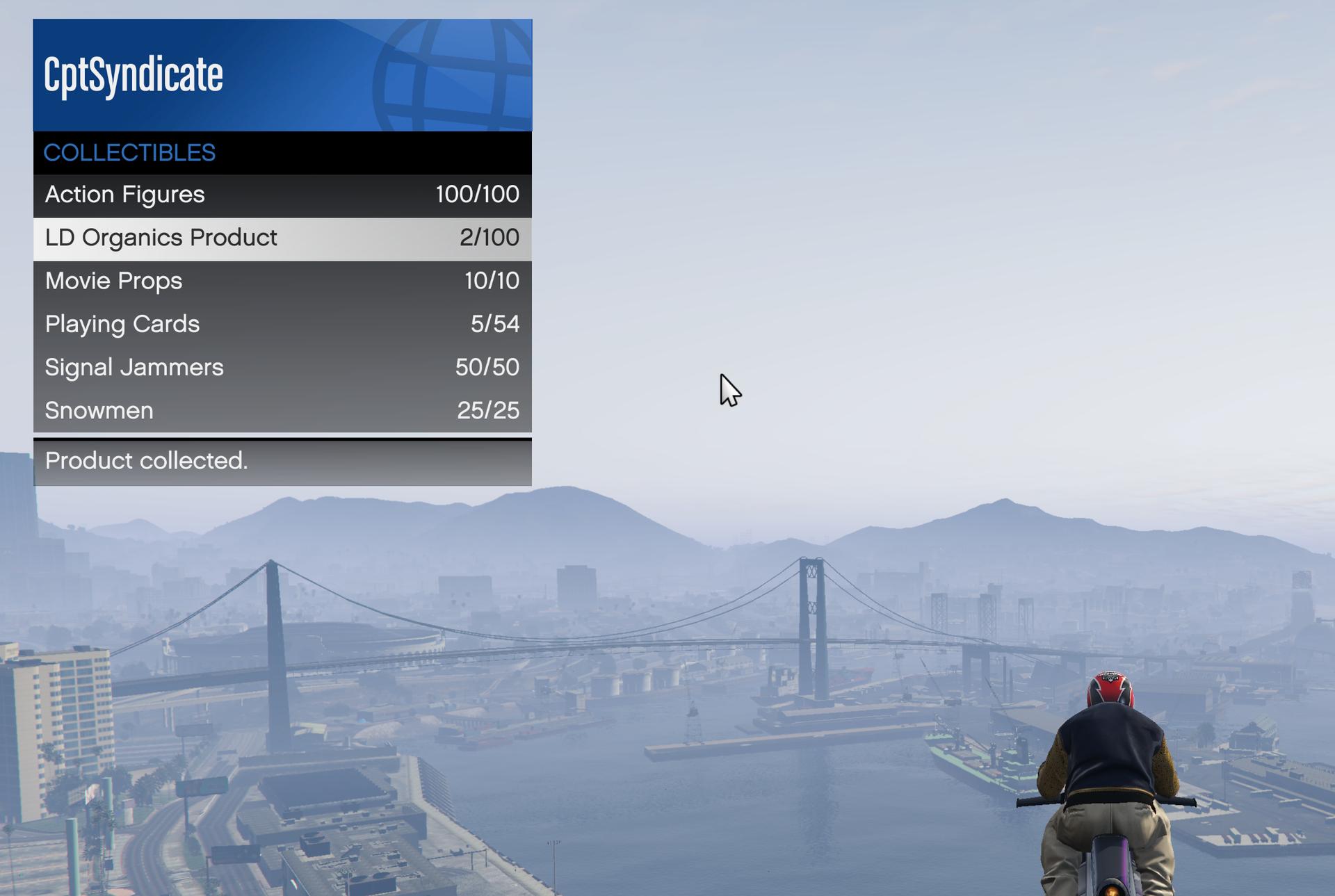Select Playing Cards in the list
Screen dimensions: 1335x896
coord(282,325)
